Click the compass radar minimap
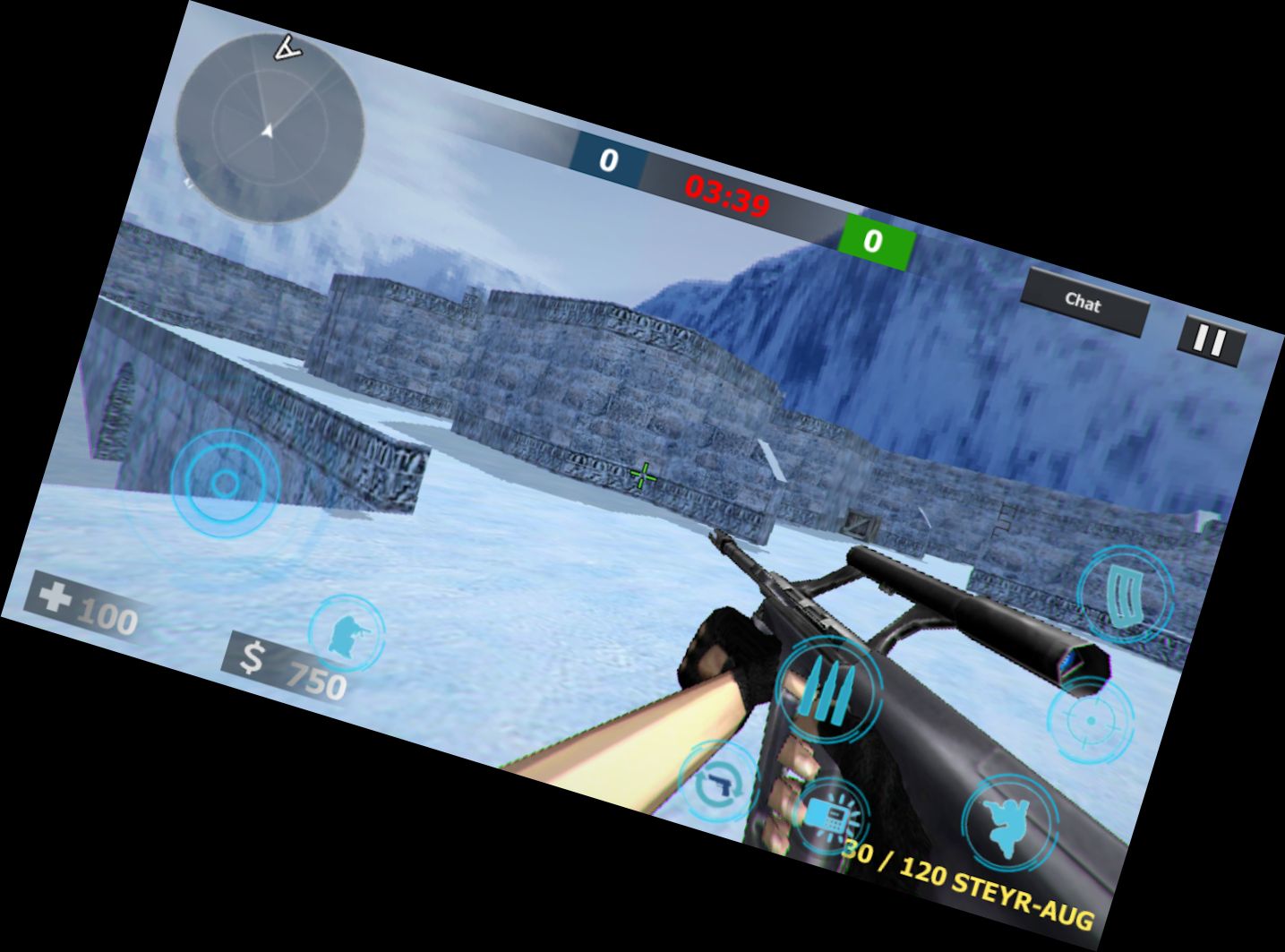This screenshot has height=952, width=1285. 269,130
